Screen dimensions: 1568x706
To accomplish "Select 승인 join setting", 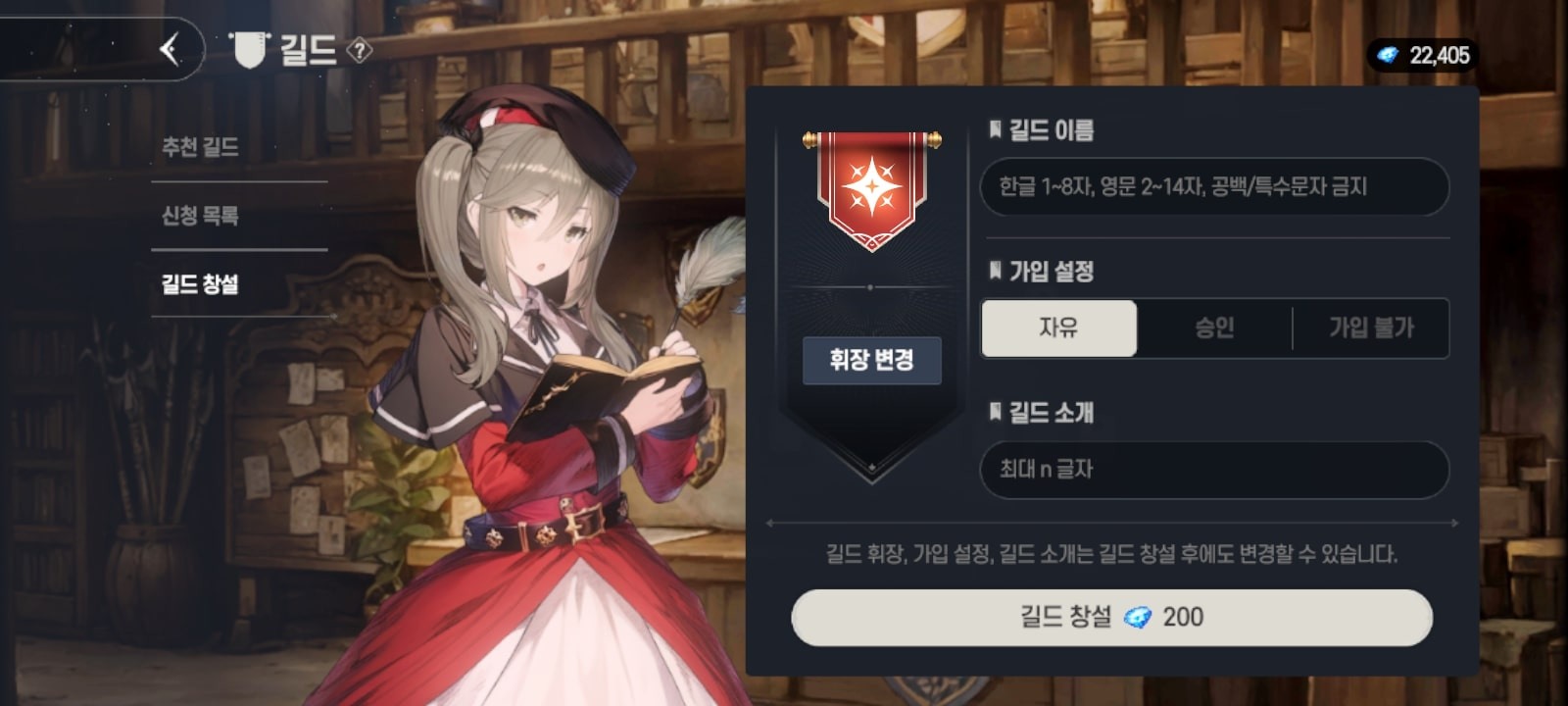I will (x=1215, y=328).
